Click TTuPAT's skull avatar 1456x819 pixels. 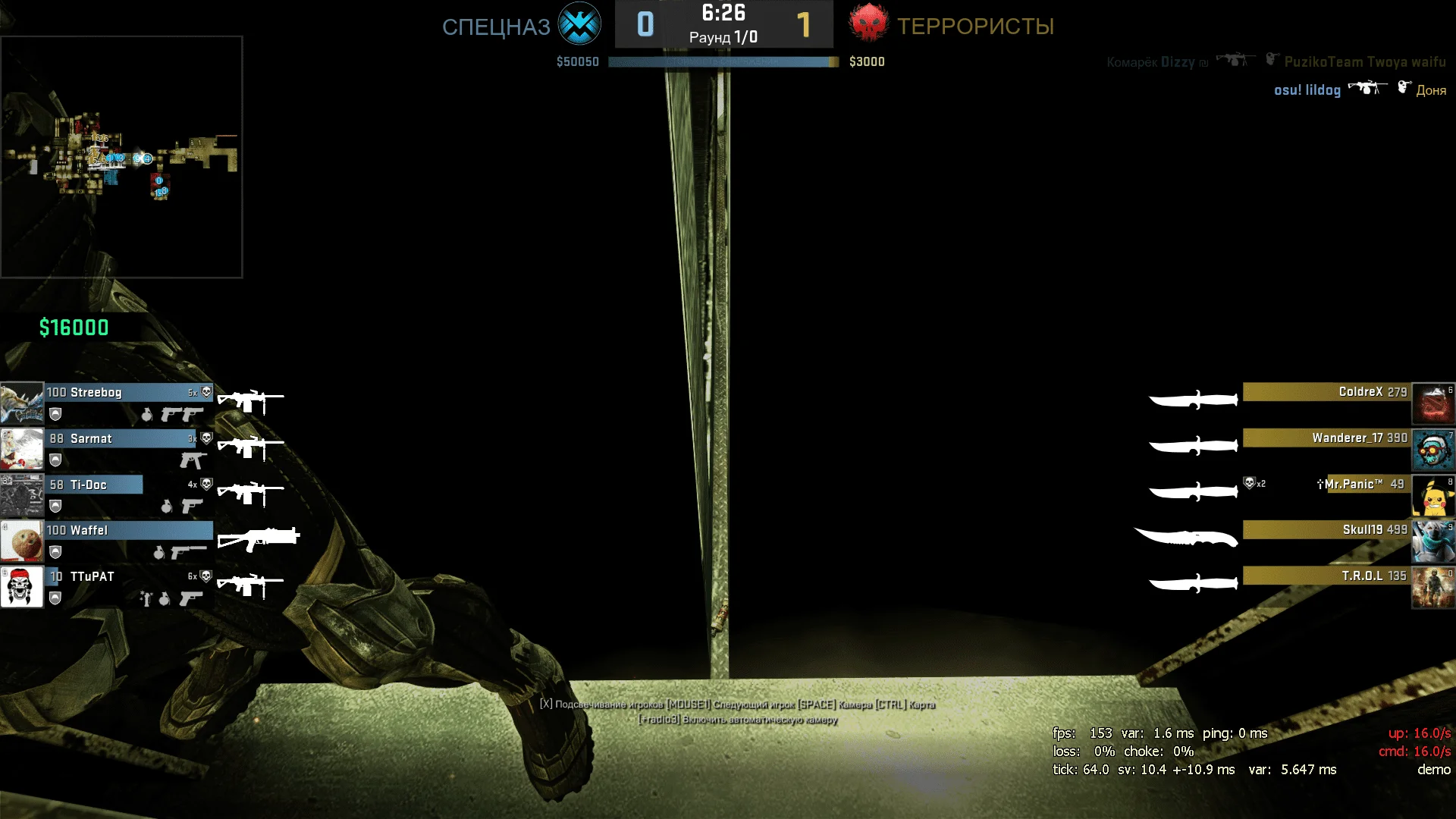click(22, 587)
